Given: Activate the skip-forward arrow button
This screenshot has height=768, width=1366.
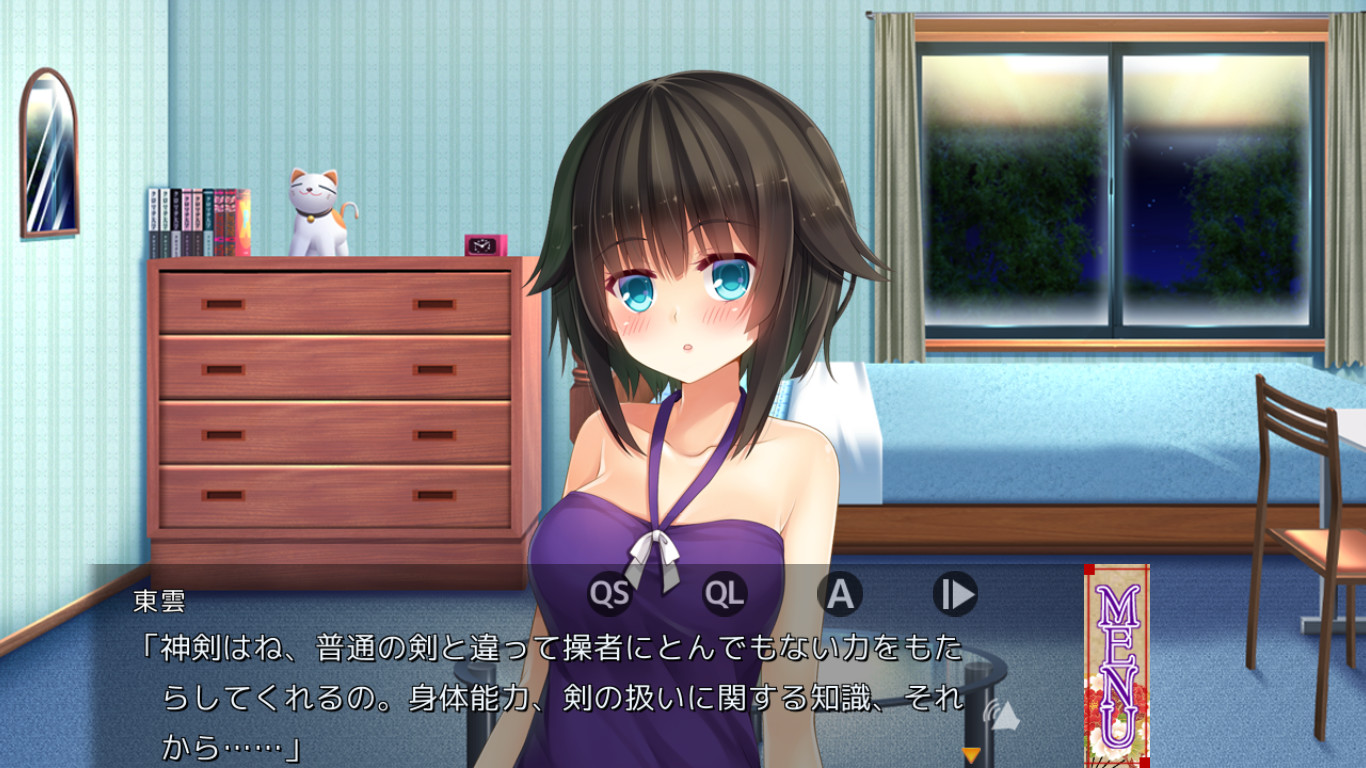Looking at the screenshot, I should [955, 594].
